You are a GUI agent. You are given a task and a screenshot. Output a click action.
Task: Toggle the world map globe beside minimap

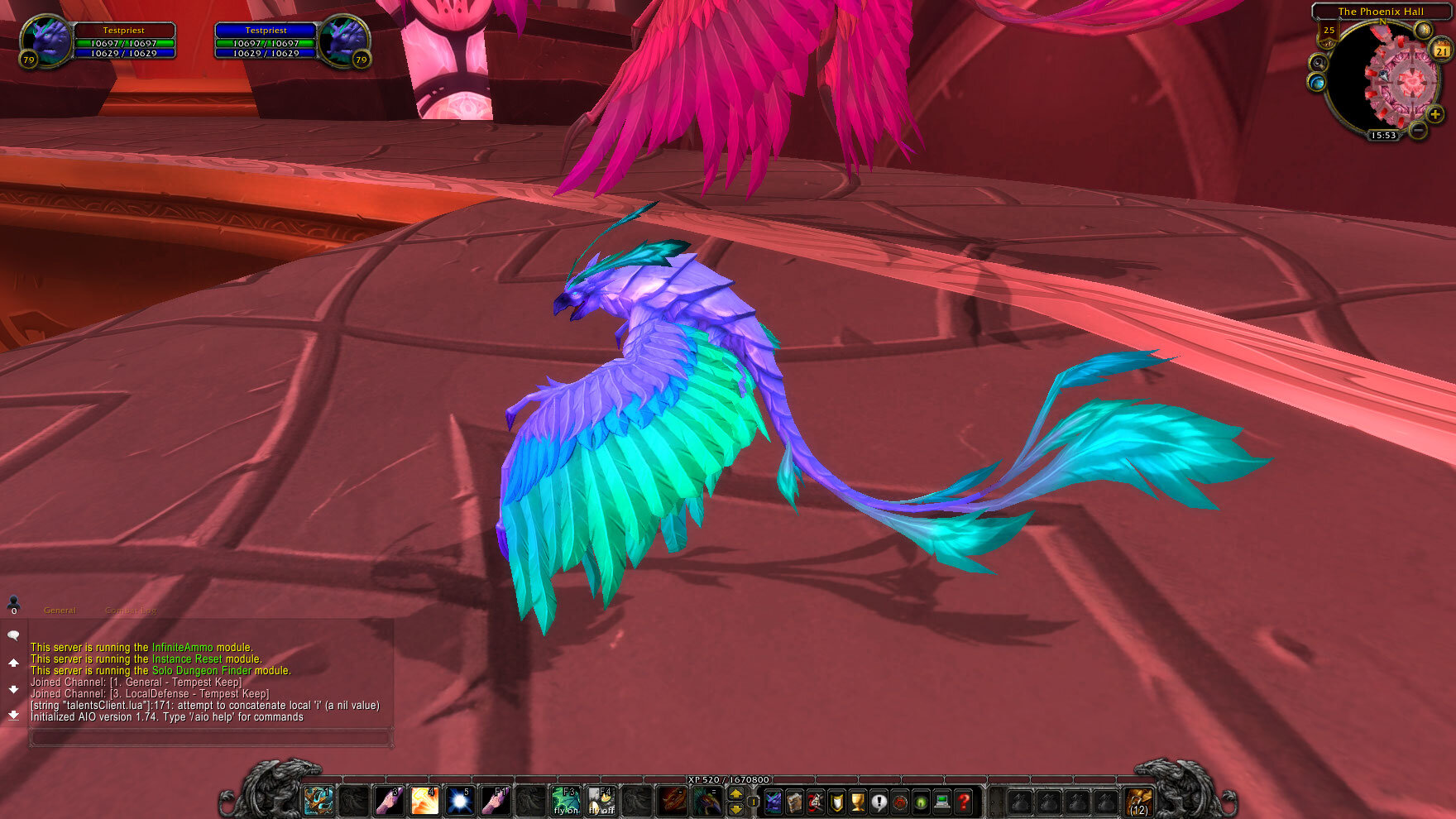[x=1316, y=82]
